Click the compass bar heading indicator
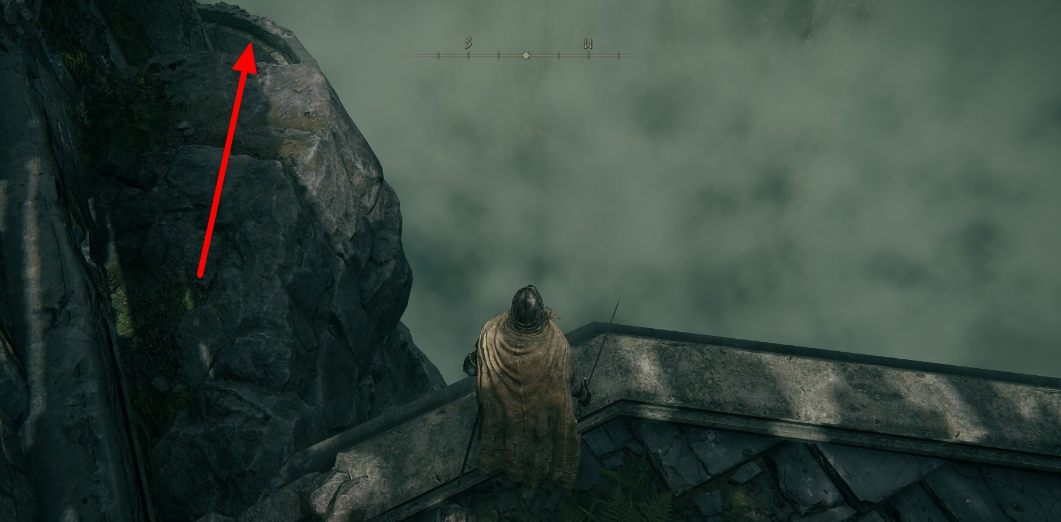Image resolution: width=1061 pixels, height=522 pixels. [x=527, y=55]
